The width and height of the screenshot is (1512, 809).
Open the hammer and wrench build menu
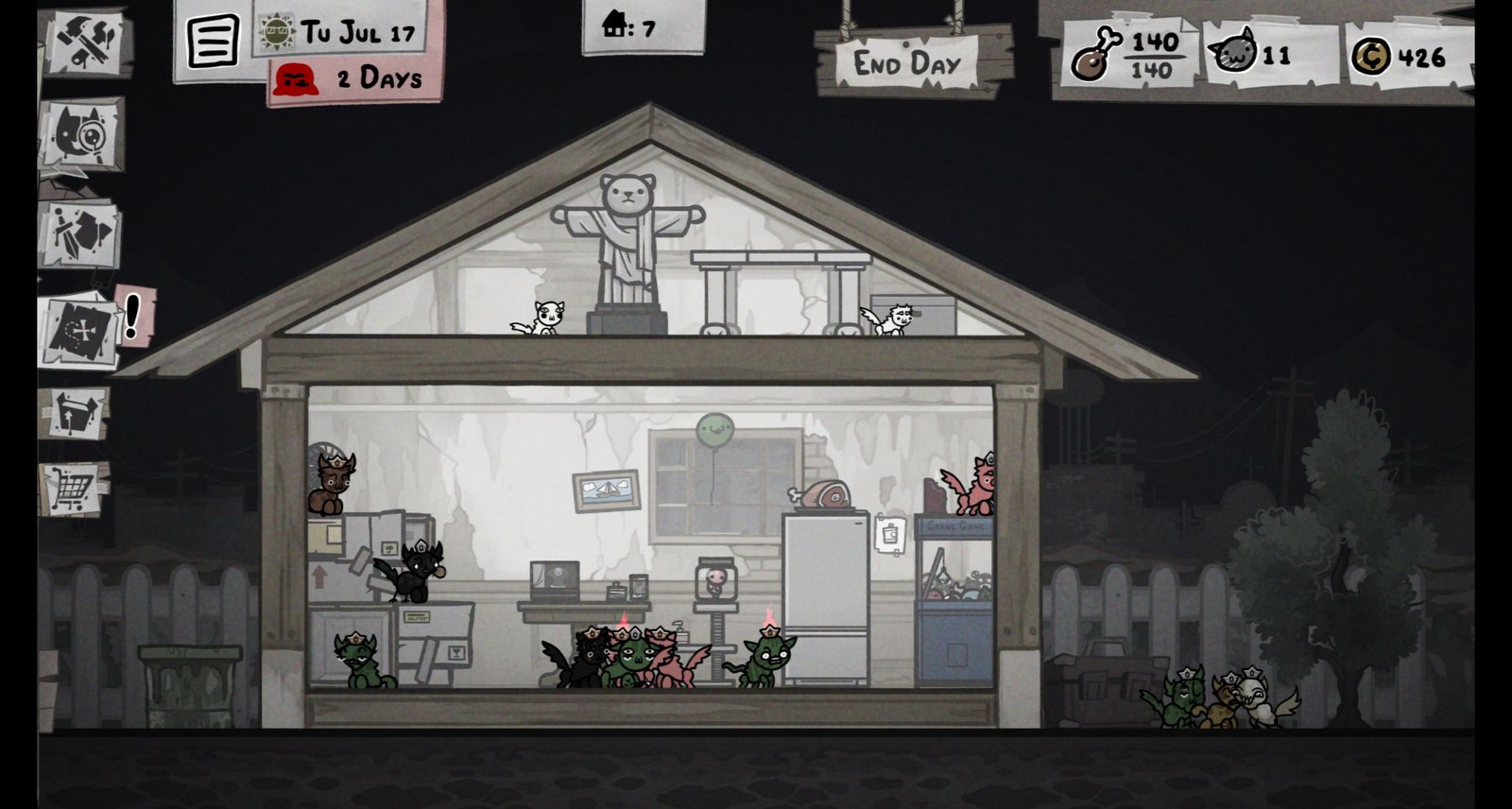(x=85, y=41)
